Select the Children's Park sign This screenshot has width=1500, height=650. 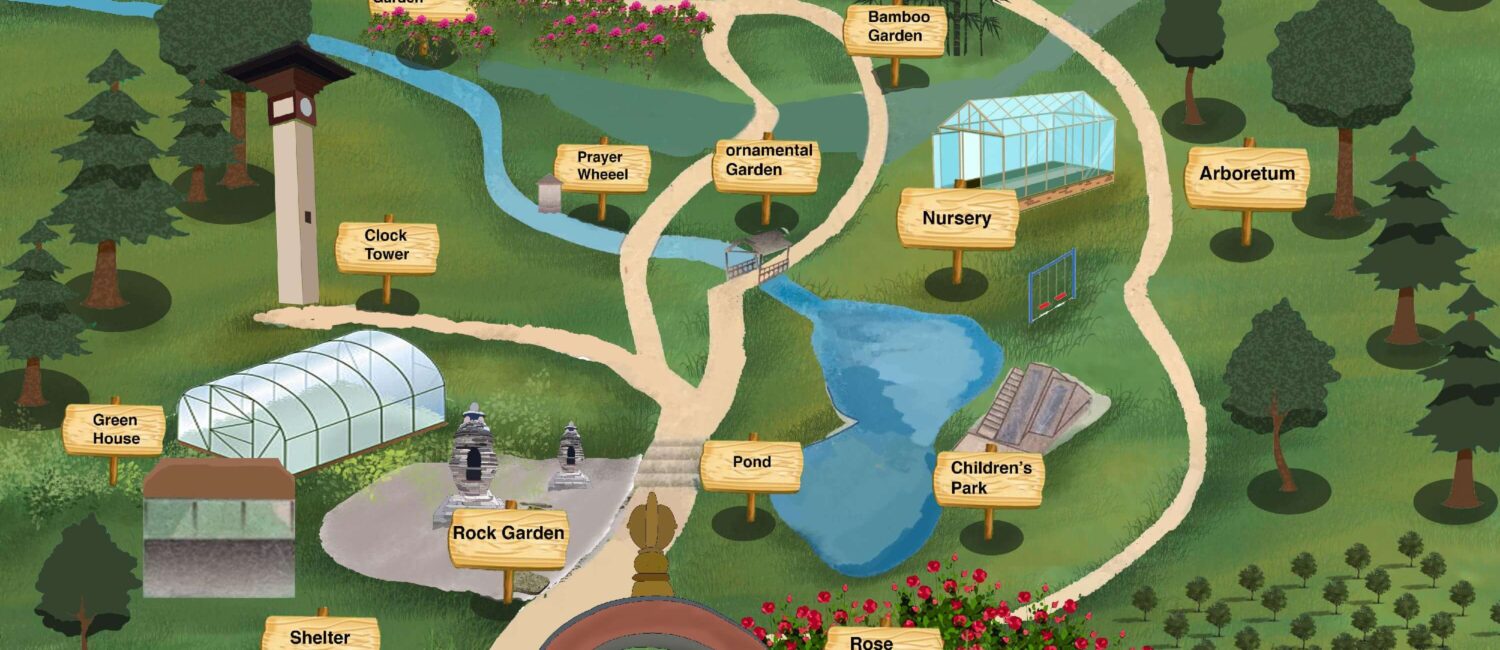coord(989,478)
